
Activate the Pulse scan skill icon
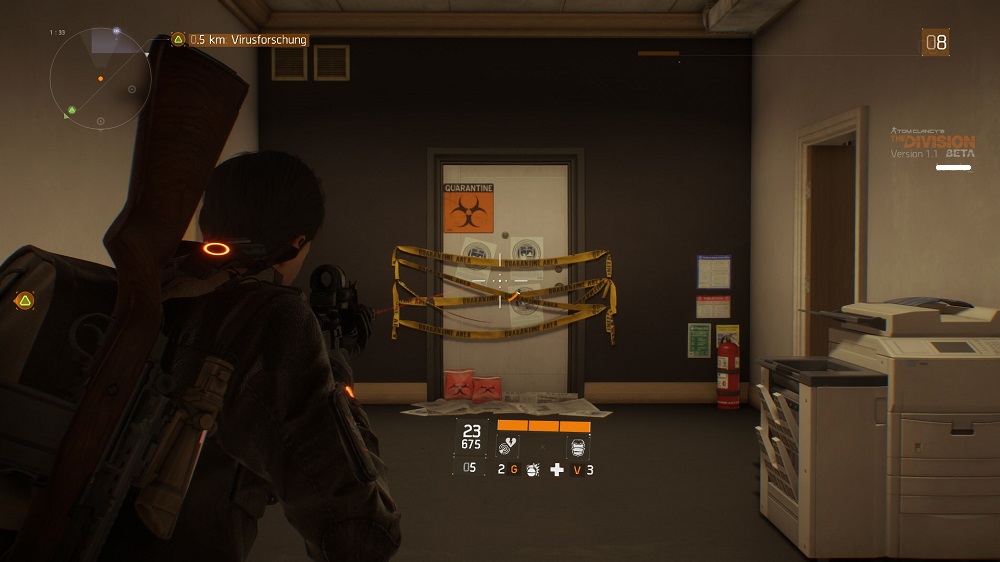pyautogui.click(x=509, y=446)
